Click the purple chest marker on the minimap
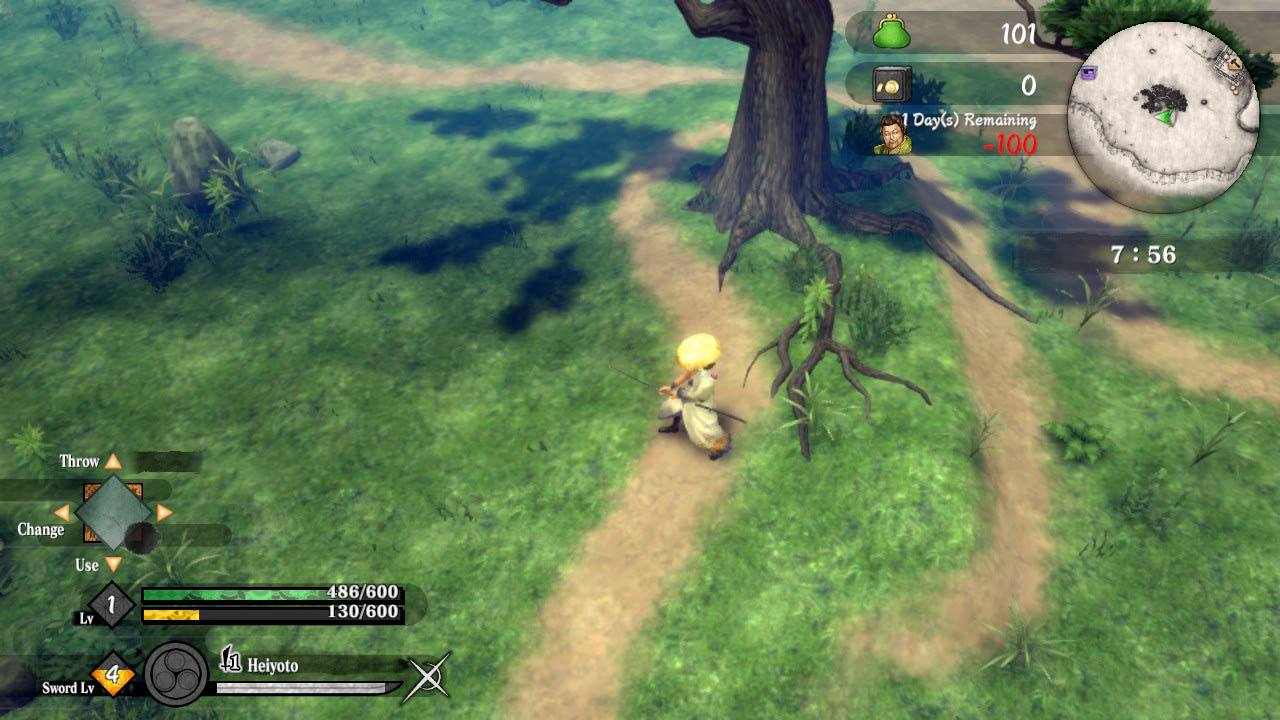The image size is (1280, 720). 1090,72
